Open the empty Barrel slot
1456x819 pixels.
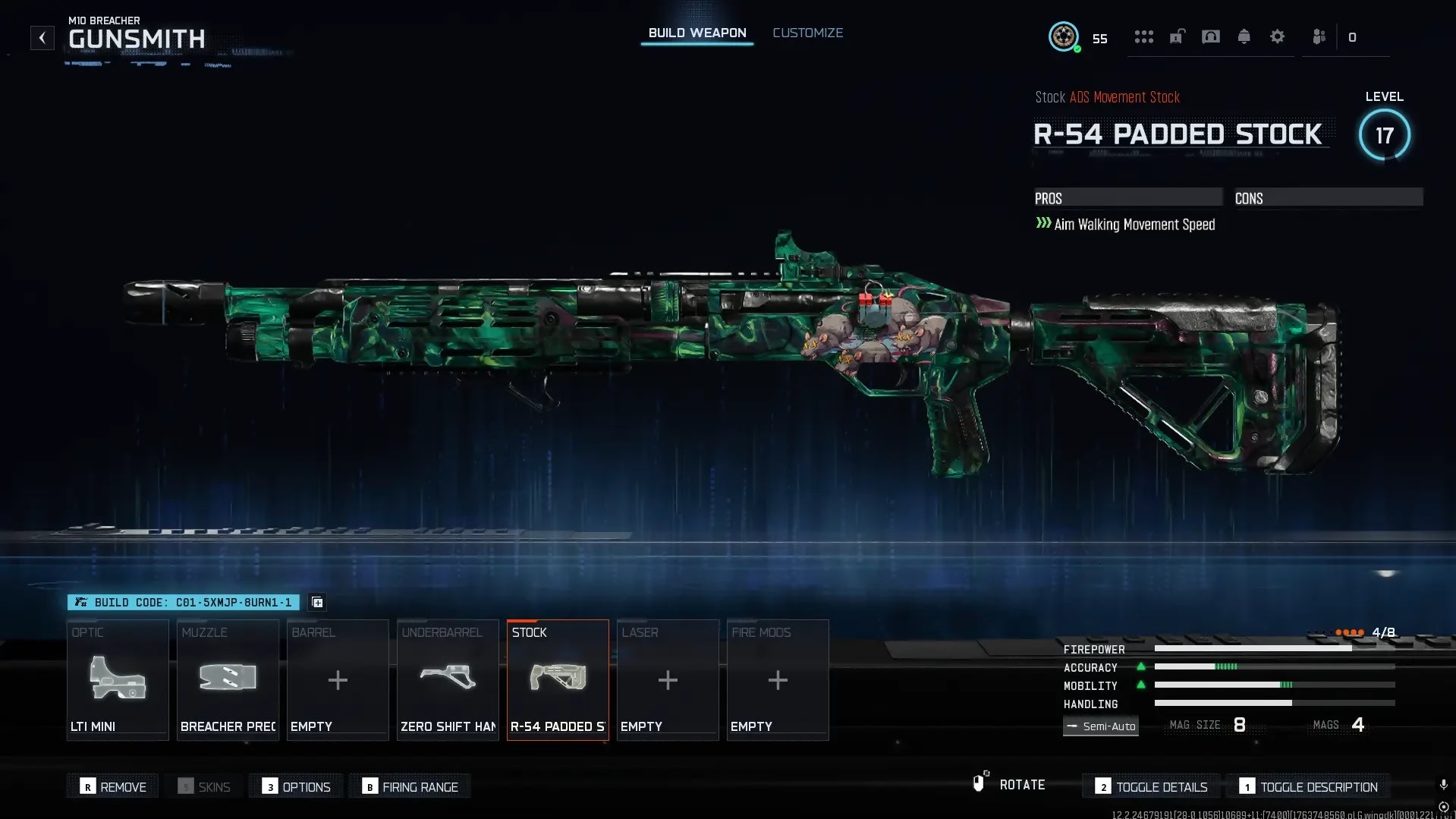[338, 679]
